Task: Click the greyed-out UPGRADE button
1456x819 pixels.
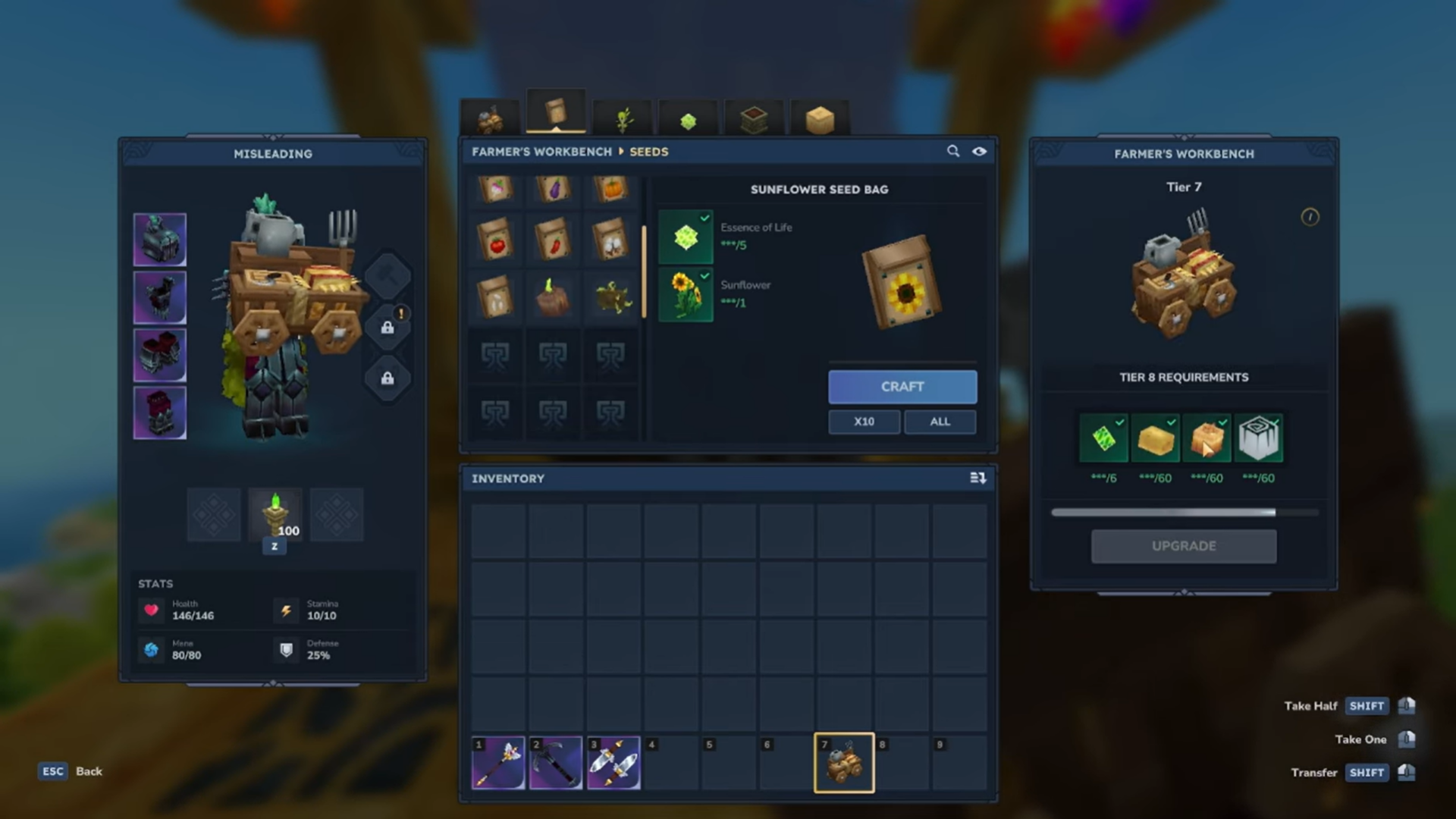Action: click(x=1184, y=546)
